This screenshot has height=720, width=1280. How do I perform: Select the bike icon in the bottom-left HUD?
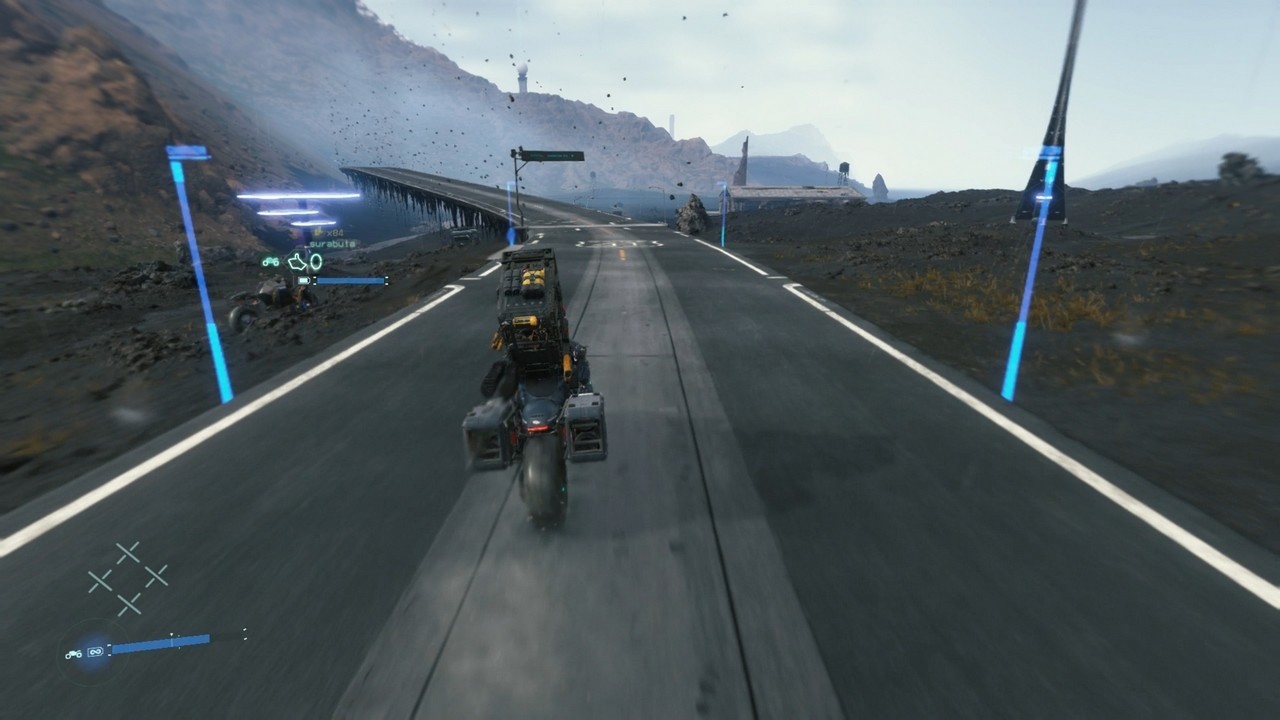(x=74, y=654)
